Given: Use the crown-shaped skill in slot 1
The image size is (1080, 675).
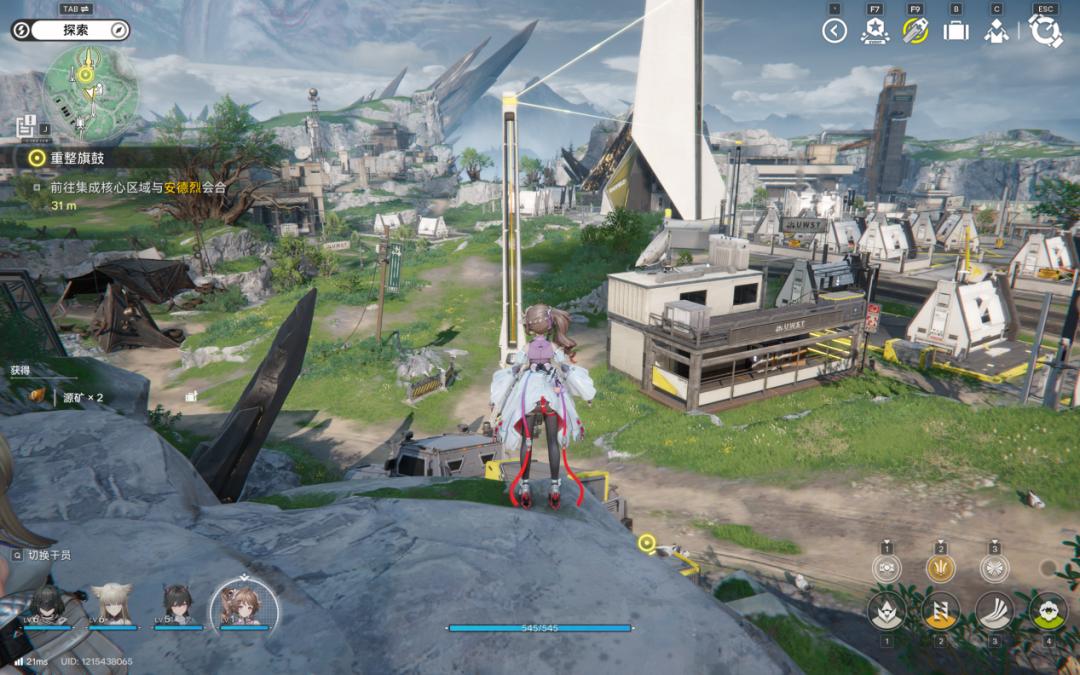Looking at the screenshot, I should click(x=886, y=610).
